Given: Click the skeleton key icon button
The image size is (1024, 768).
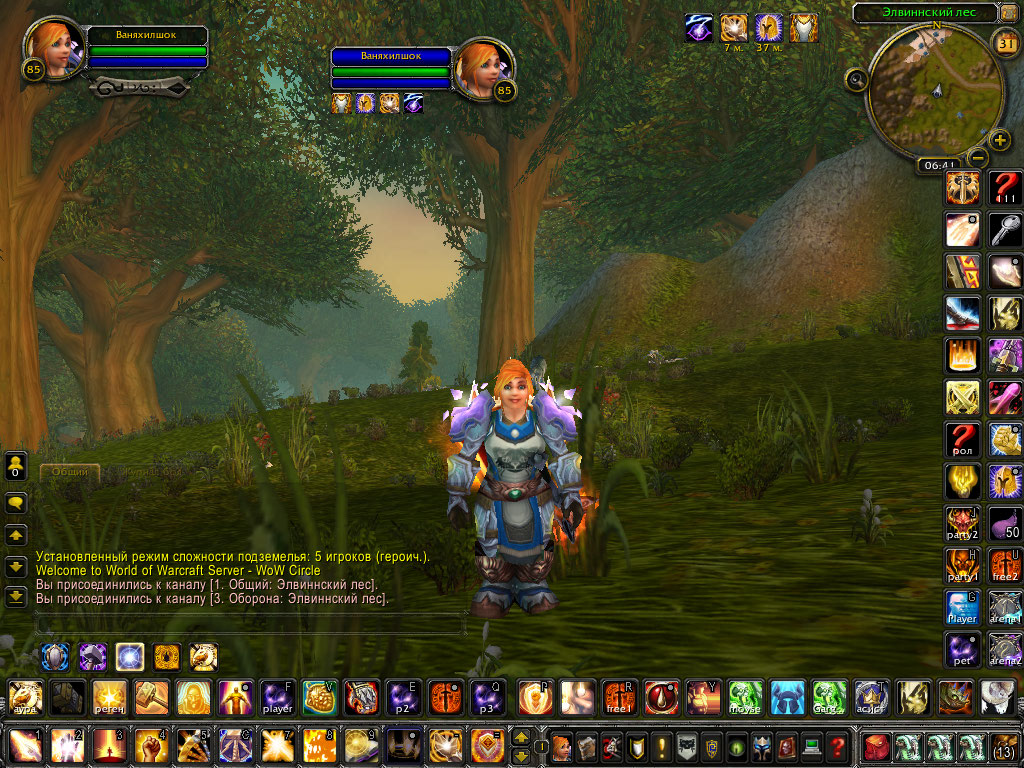Looking at the screenshot, I should [x=1004, y=229].
